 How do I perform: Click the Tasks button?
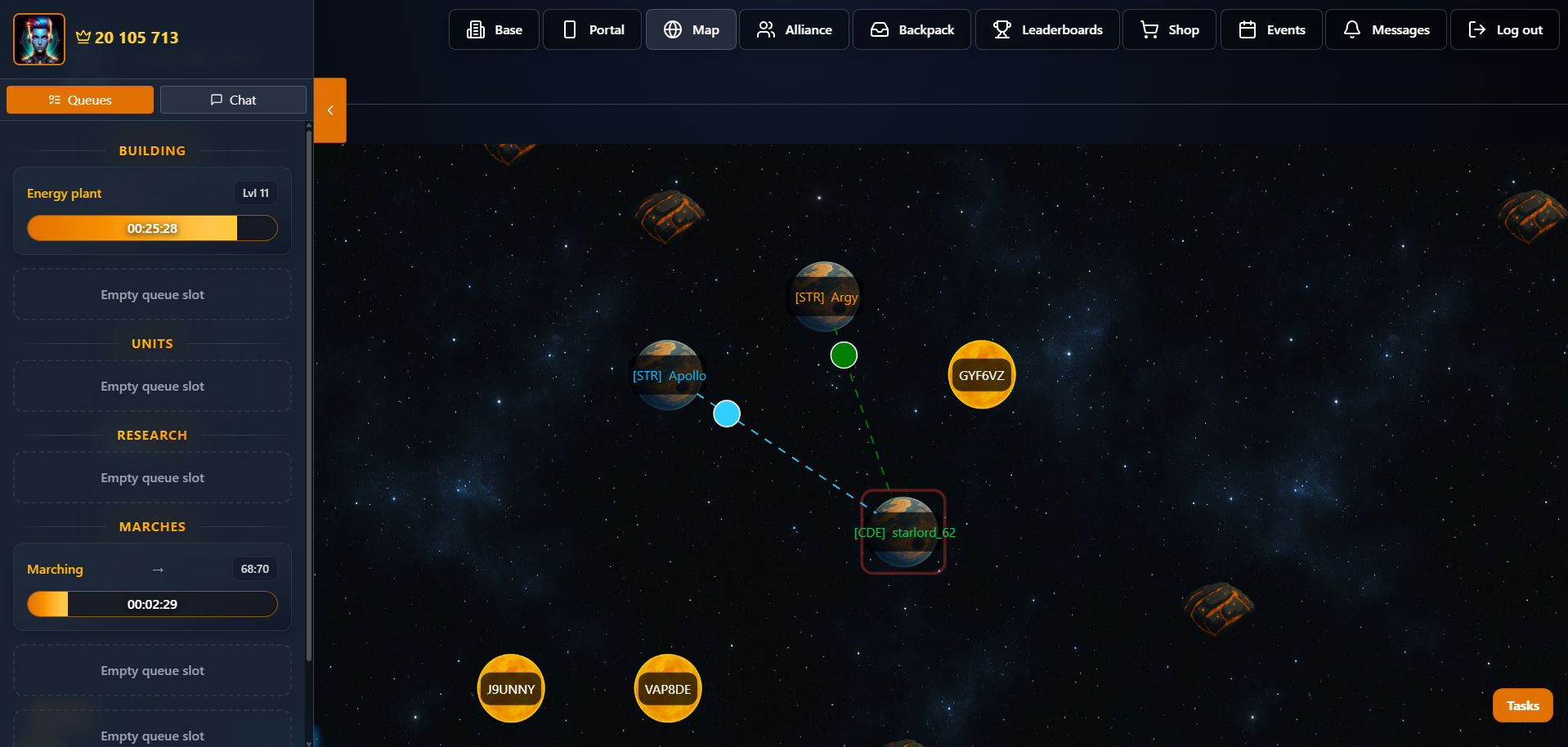tap(1522, 705)
